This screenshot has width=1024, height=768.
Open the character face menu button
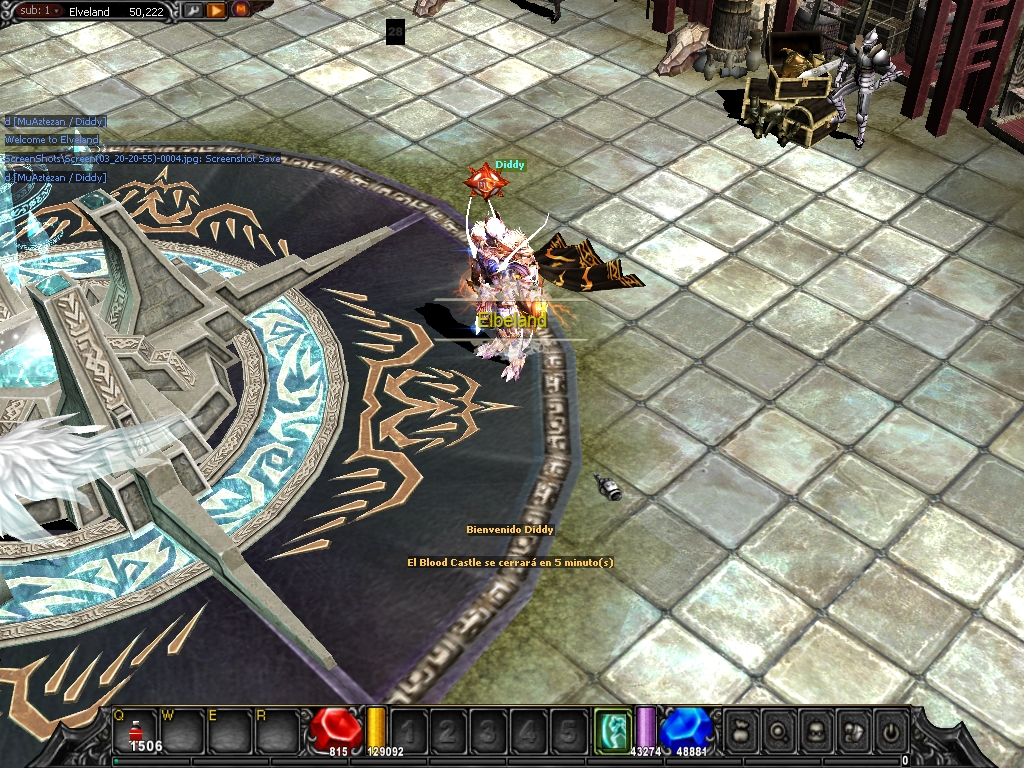coord(815,731)
